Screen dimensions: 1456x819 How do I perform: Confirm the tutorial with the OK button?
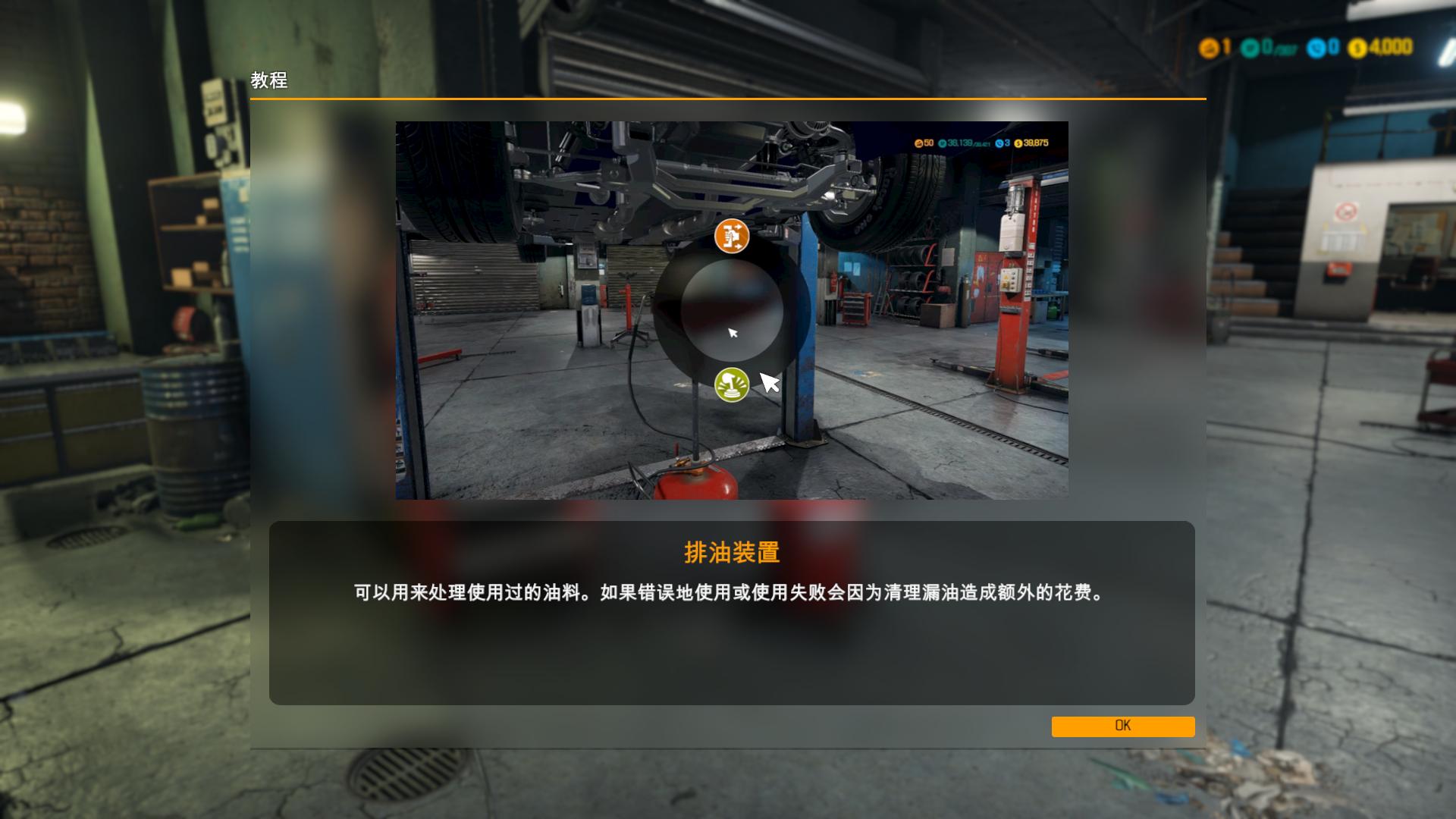click(1122, 726)
